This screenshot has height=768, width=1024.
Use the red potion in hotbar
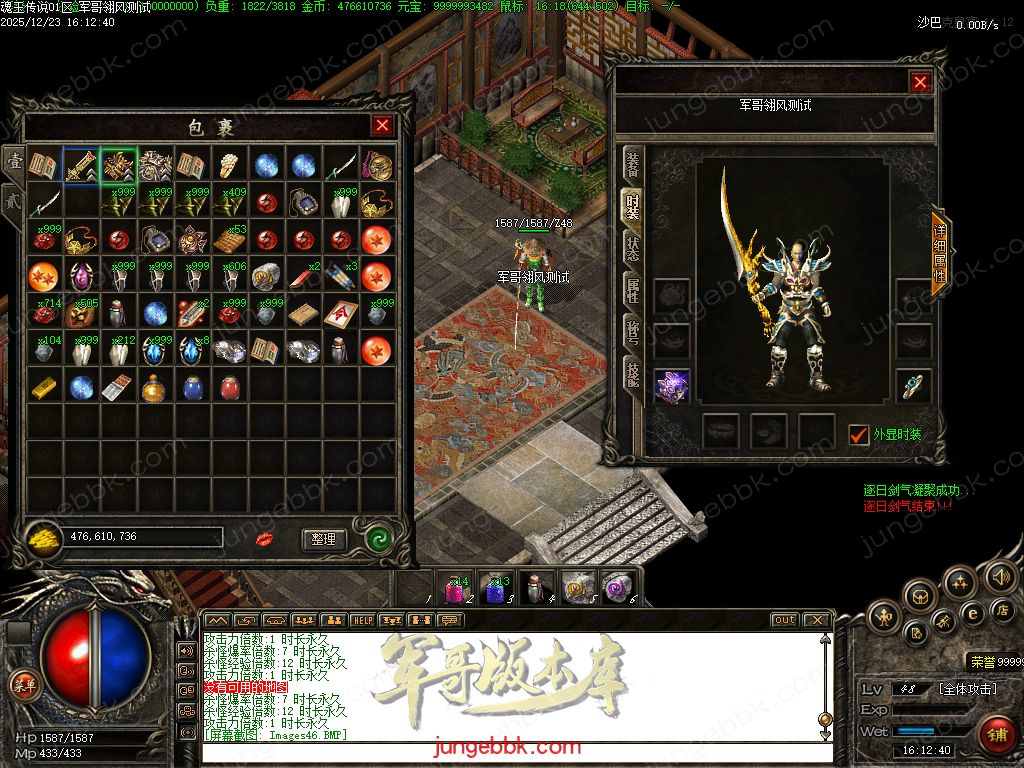(456, 588)
